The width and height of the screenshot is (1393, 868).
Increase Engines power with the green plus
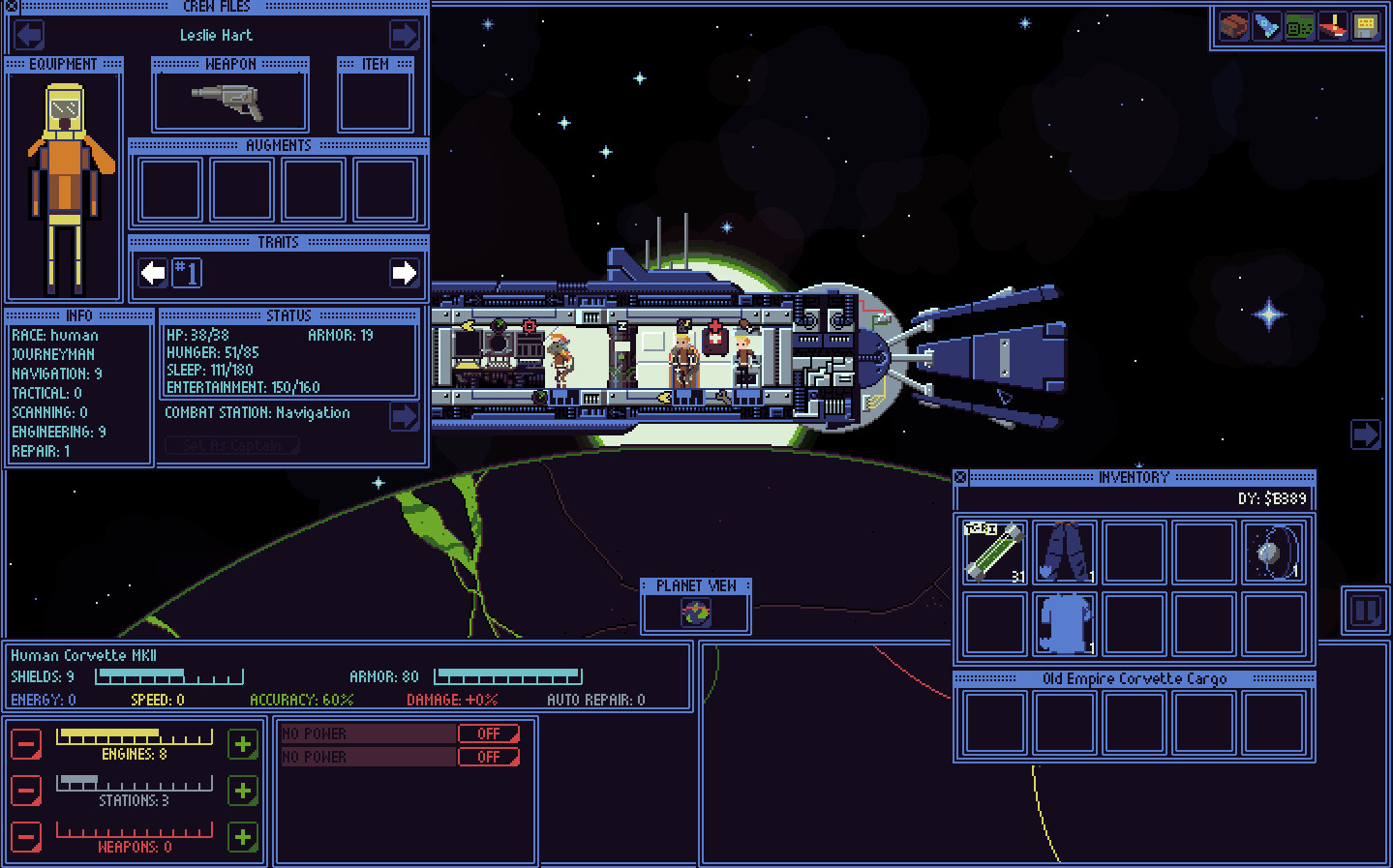click(x=243, y=744)
